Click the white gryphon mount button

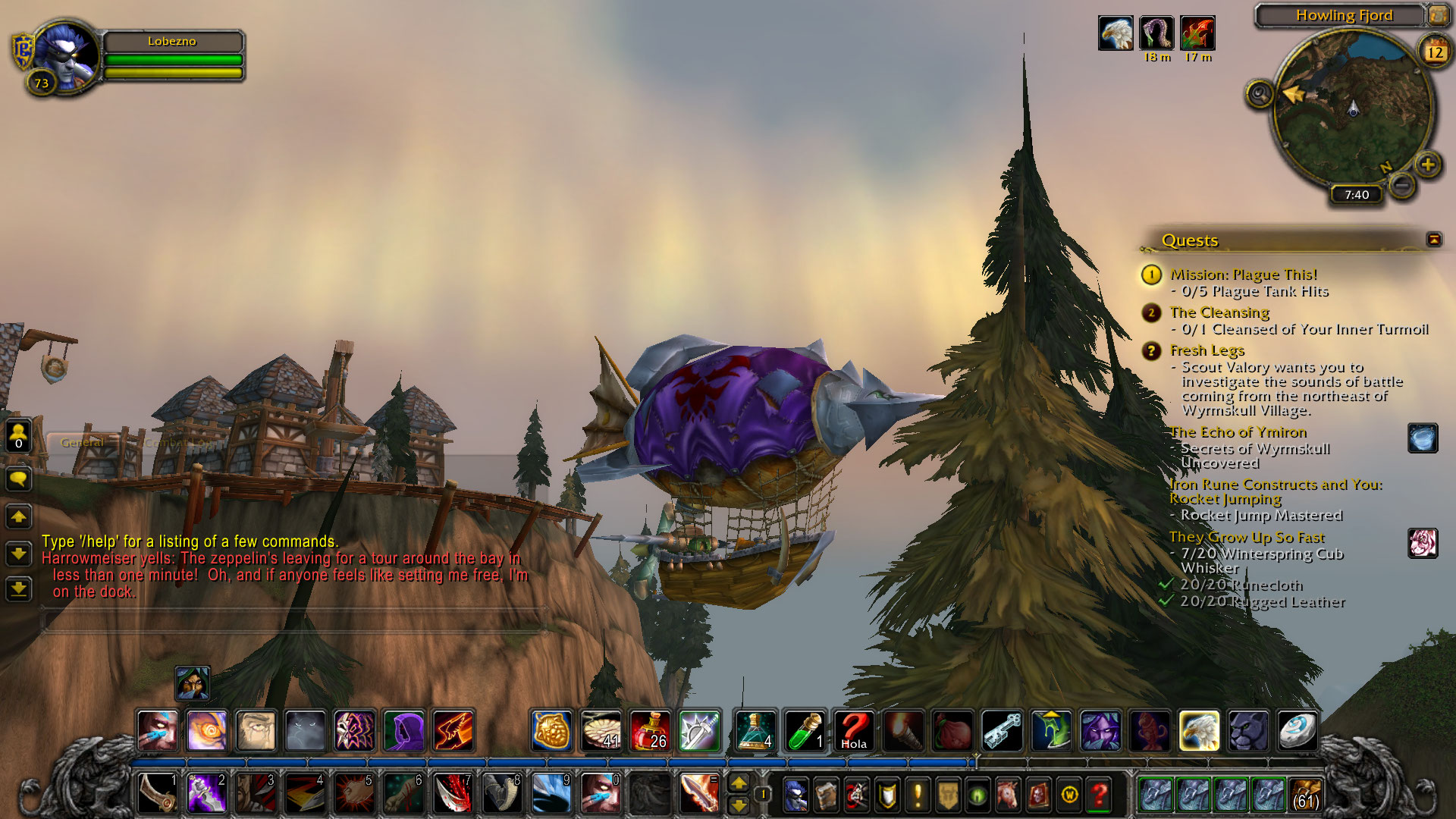1199,731
